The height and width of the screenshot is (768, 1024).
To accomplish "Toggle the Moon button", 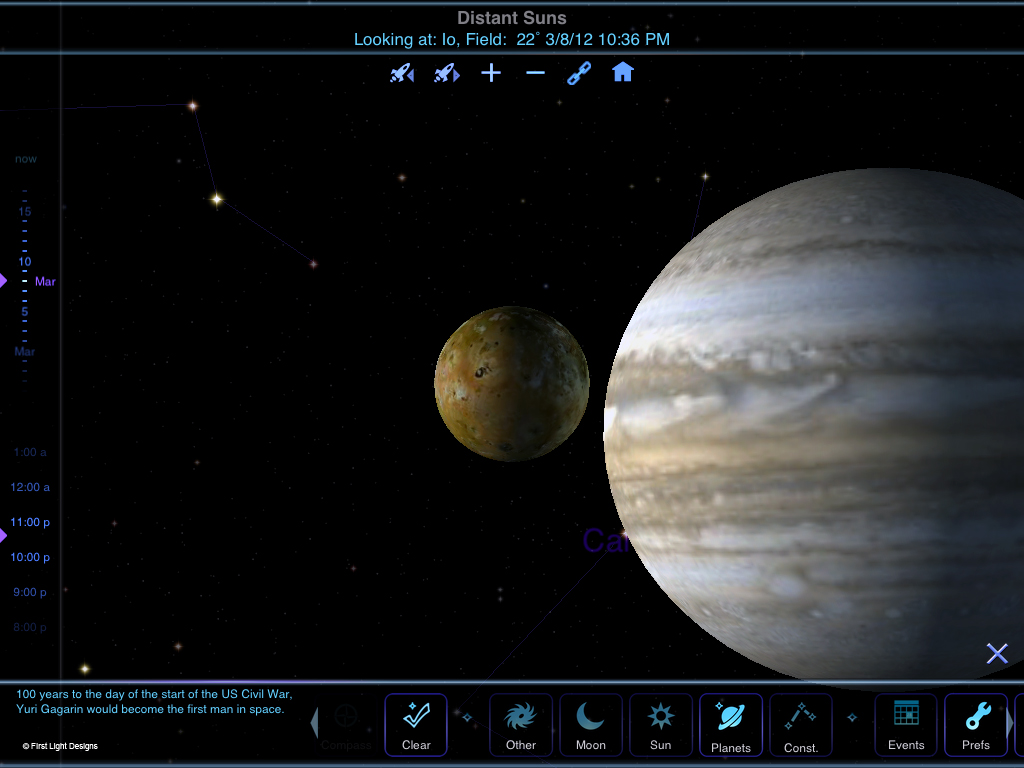I will (591, 725).
